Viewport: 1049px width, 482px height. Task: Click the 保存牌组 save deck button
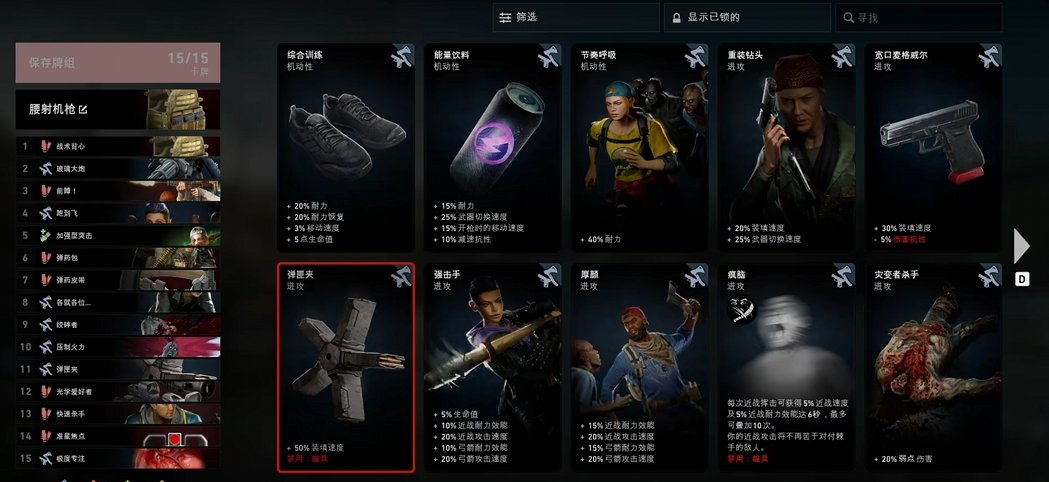(x=118, y=62)
